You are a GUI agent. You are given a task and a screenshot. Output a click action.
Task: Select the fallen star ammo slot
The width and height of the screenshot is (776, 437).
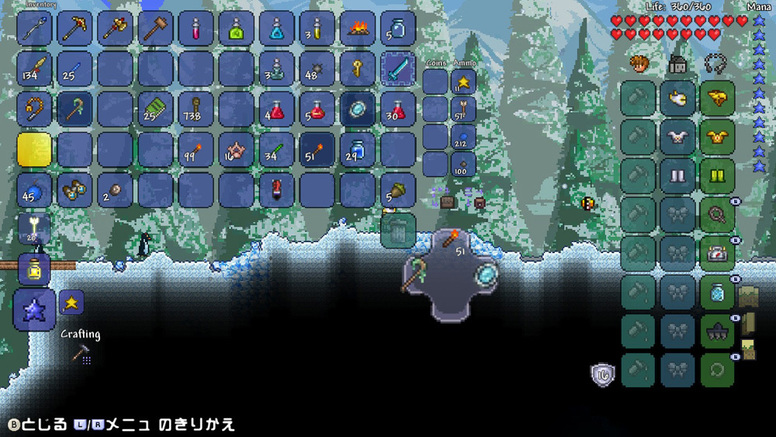pyautogui.click(x=463, y=81)
